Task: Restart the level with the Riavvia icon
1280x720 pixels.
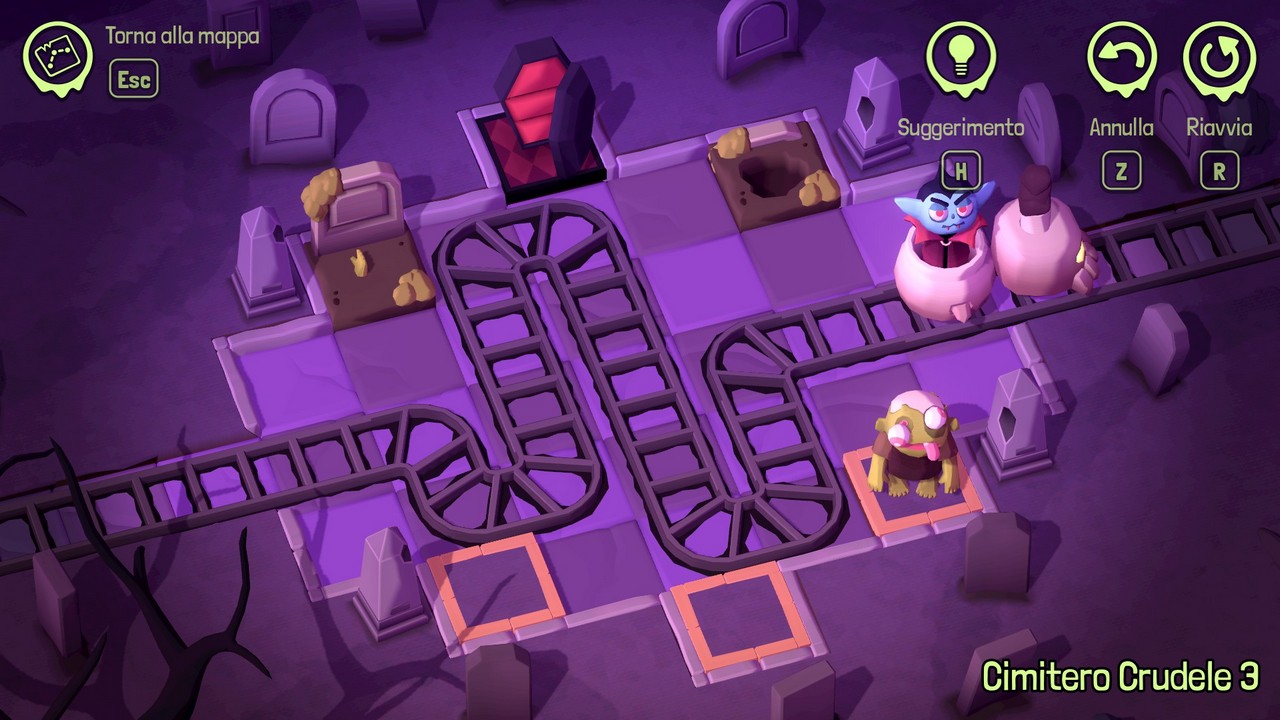Action: tap(1219, 57)
